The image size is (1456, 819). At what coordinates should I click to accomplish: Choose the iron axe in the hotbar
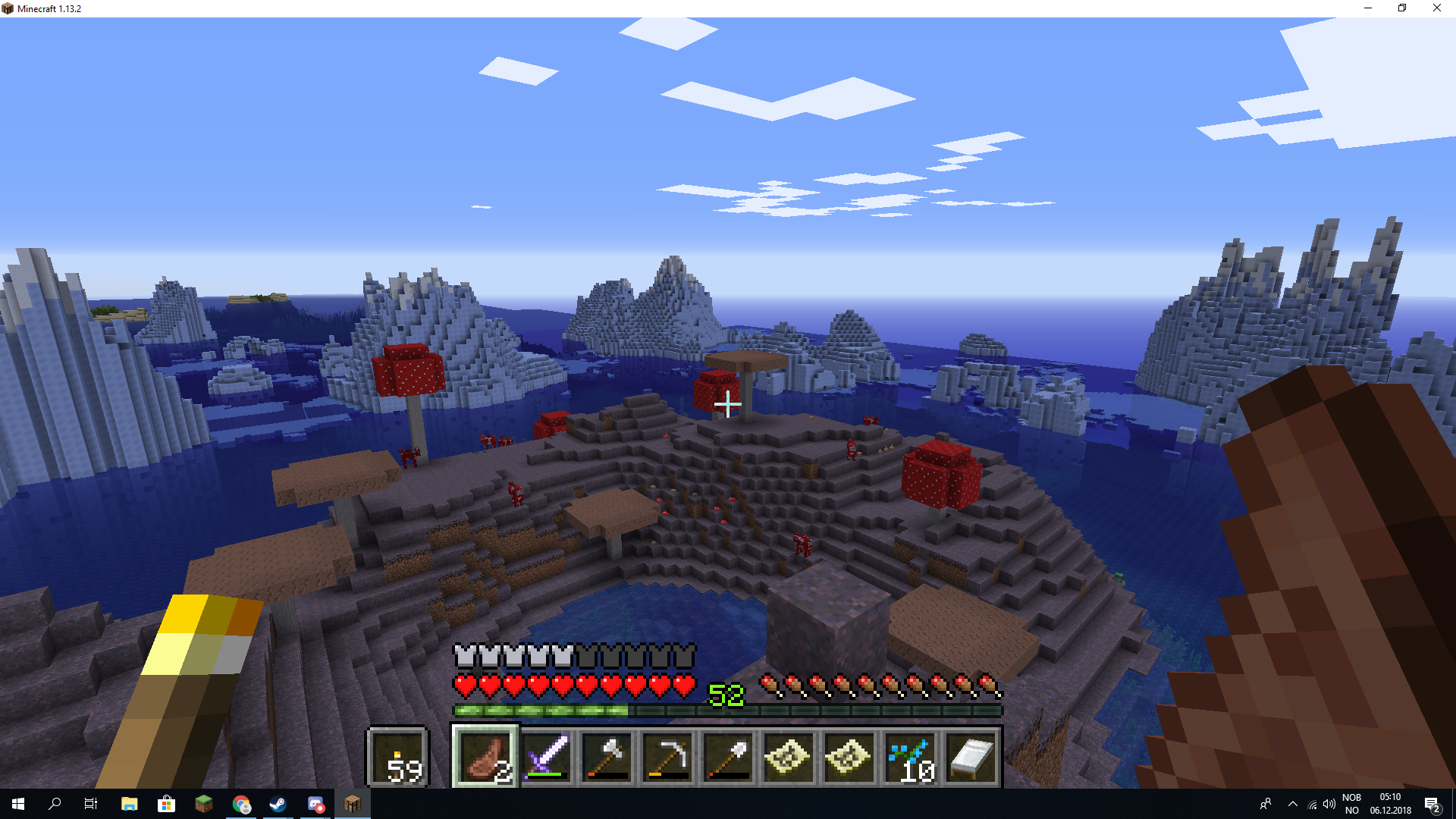pyautogui.click(x=607, y=757)
